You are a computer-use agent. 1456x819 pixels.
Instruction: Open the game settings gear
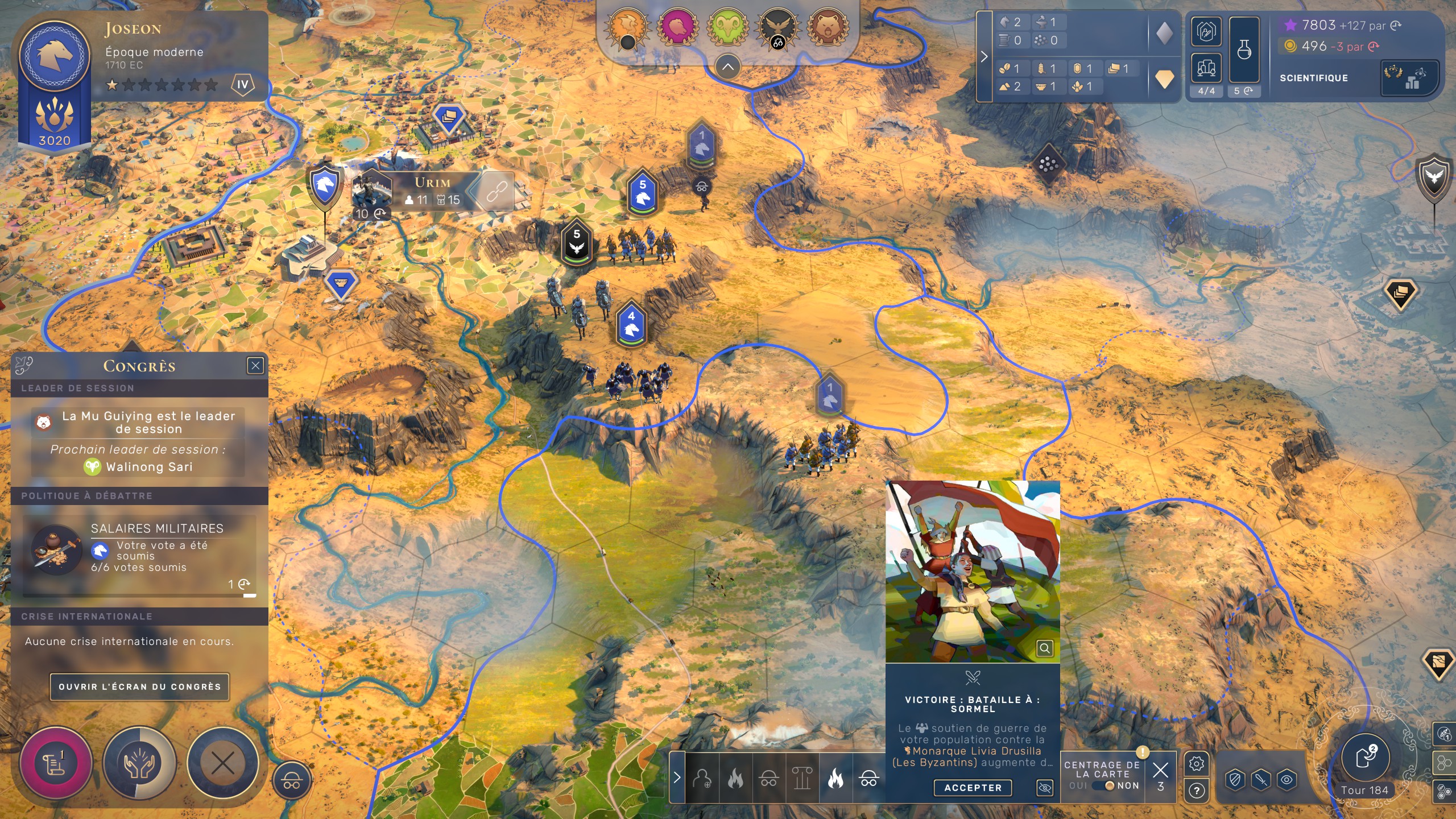click(x=1196, y=764)
